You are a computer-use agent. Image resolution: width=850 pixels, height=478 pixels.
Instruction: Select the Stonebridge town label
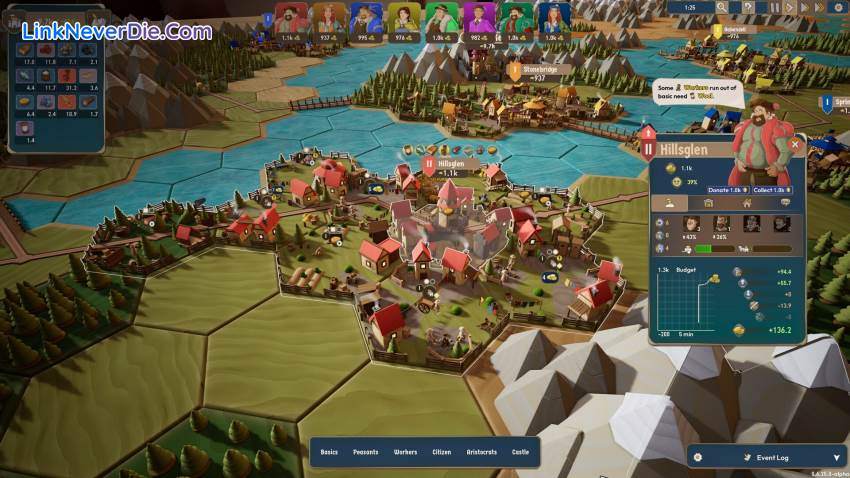click(x=531, y=70)
